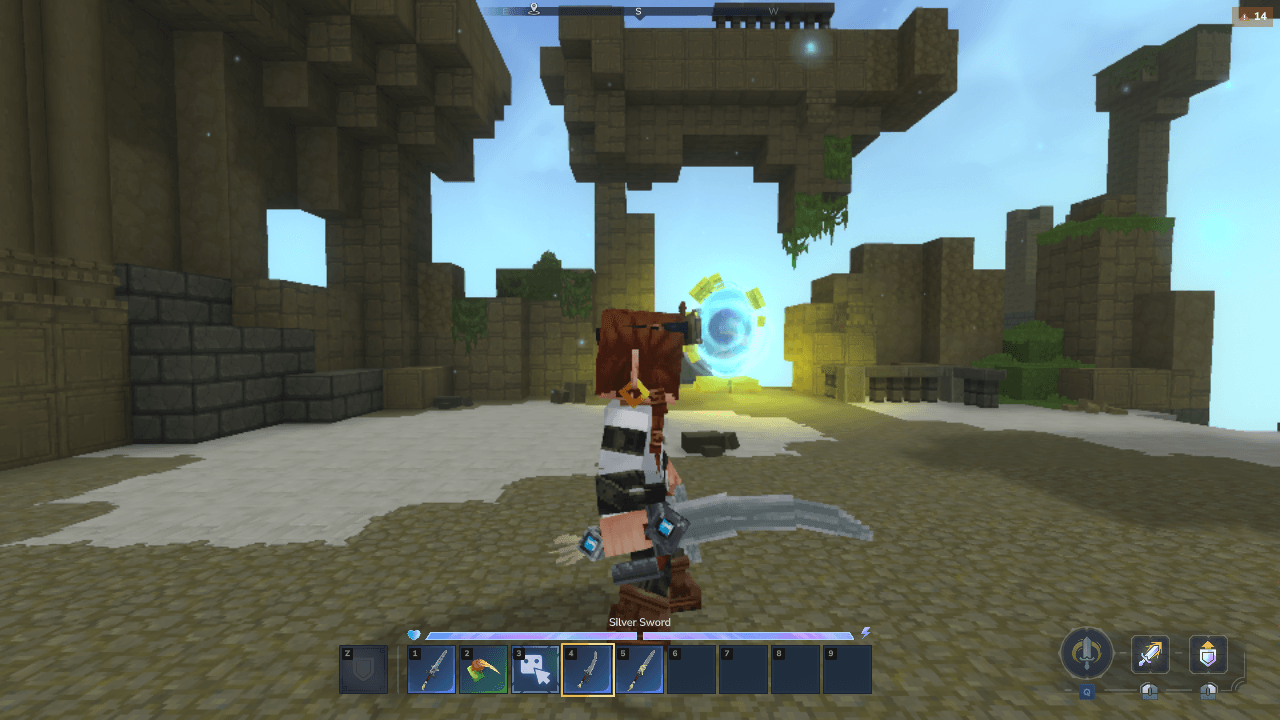Image resolution: width=1280 pixels, height=720 pixels.
Task: Choose the green feather item in slot 2
Action: coord(484,670)
